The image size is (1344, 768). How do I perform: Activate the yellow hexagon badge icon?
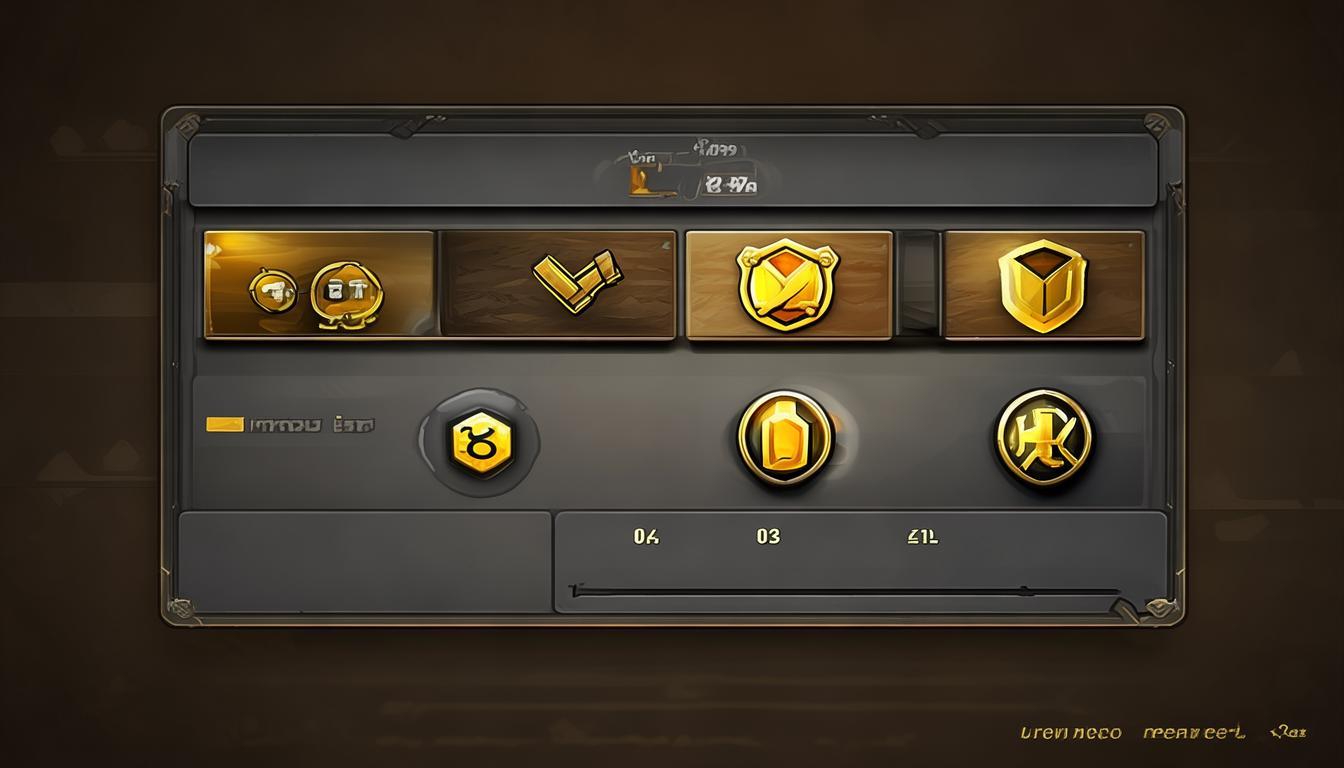[479, 441]
